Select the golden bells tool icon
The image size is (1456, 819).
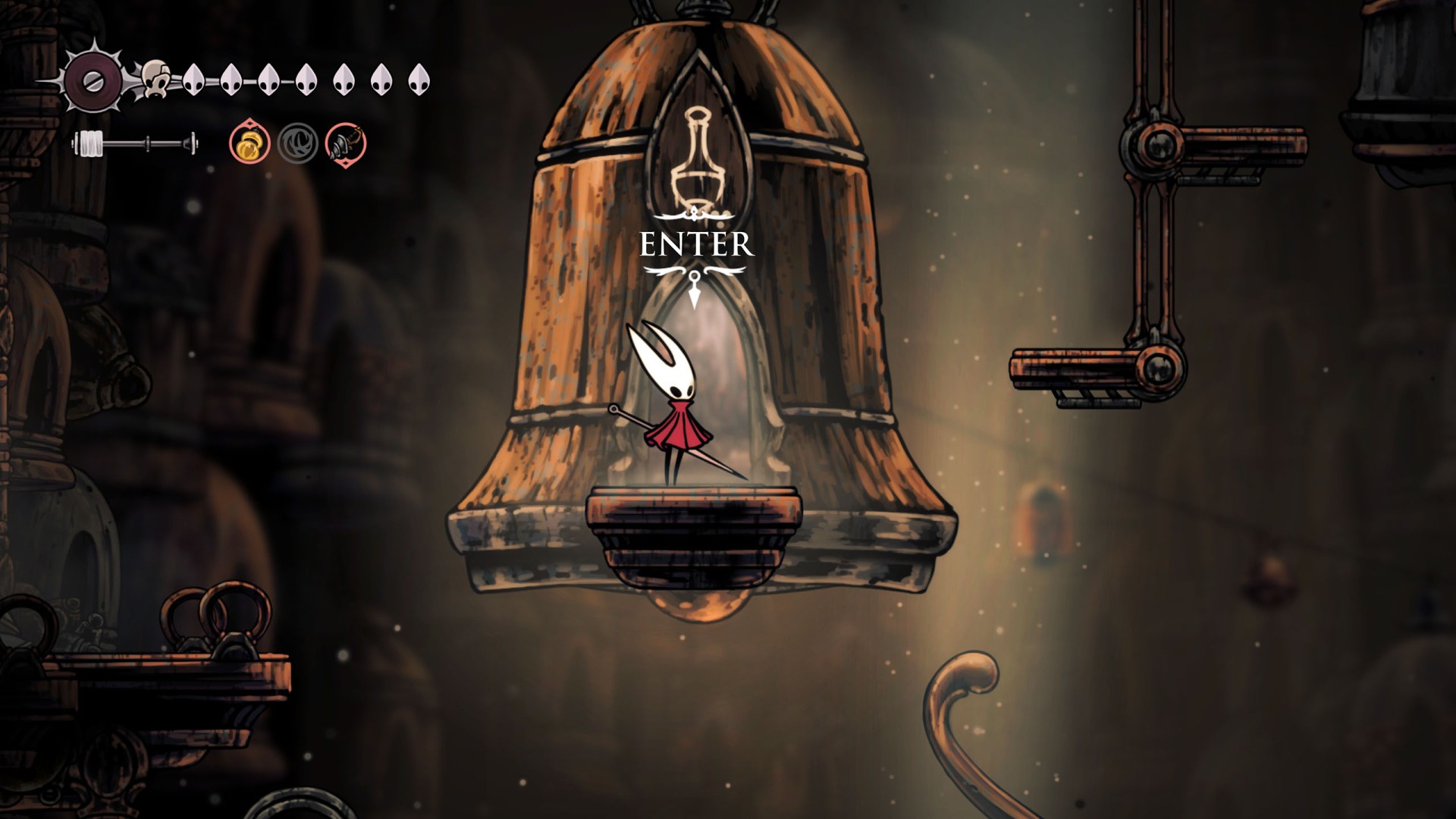249,143
